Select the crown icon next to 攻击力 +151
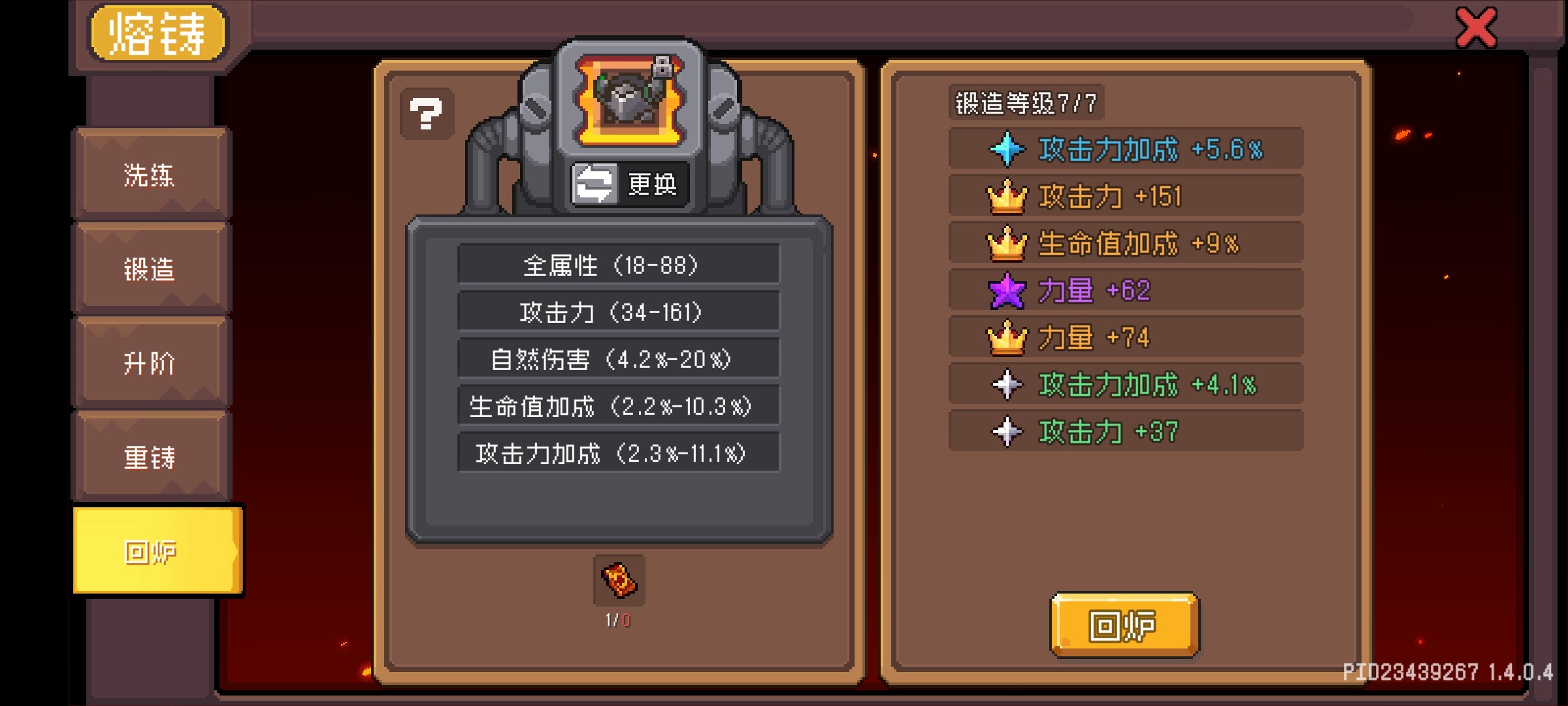Screen dimensions: 1568x706 pyautogui.click(x=1008, y=196)
